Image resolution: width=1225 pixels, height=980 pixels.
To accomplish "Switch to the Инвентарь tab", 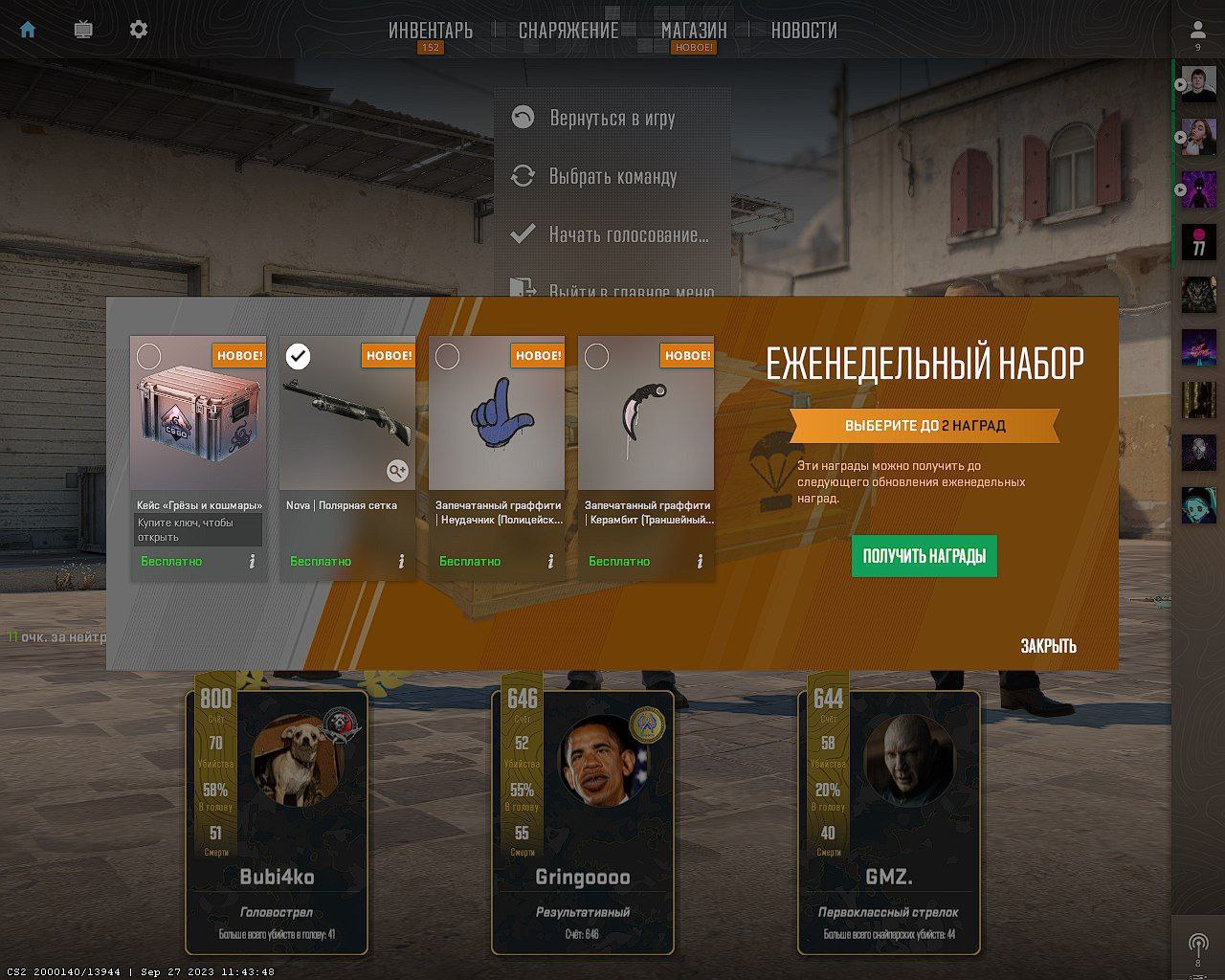I will pos(431,31).
